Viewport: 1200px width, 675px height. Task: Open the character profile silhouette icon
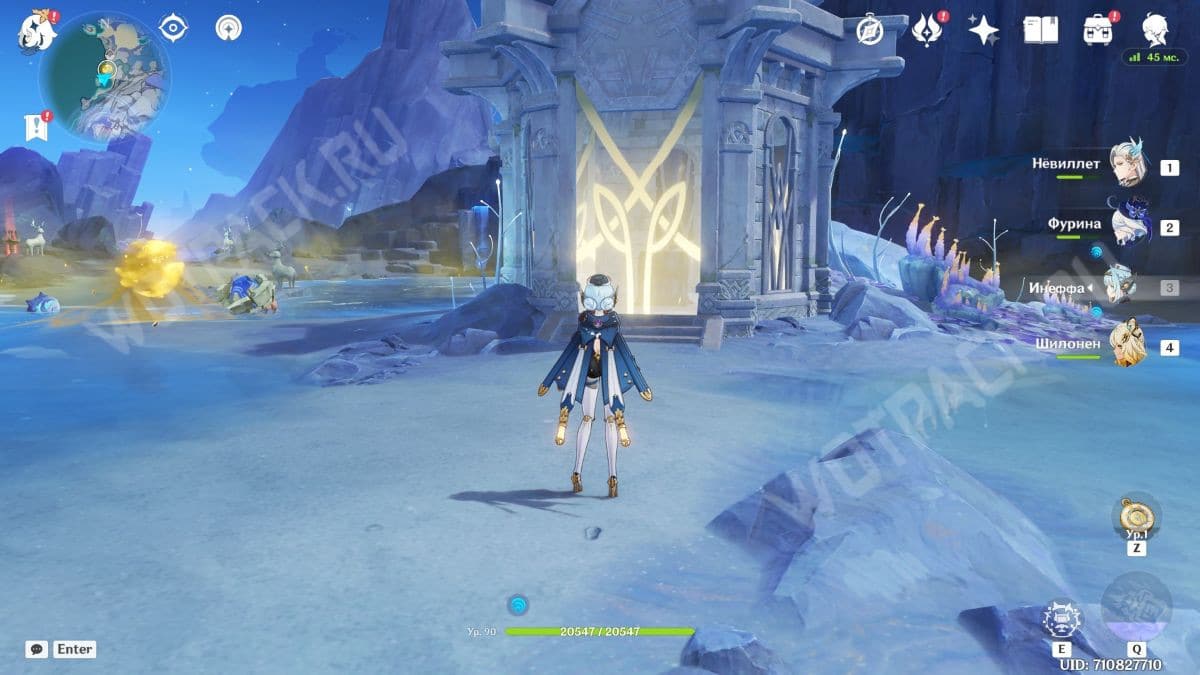point(1155,29)
